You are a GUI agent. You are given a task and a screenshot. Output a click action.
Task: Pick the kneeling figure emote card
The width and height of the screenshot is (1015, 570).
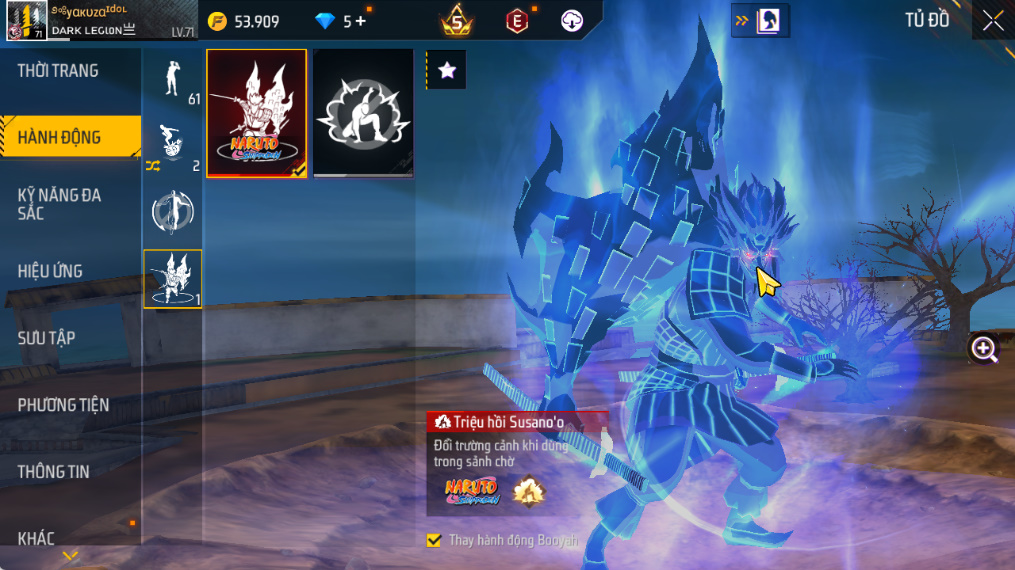[363, 113]
